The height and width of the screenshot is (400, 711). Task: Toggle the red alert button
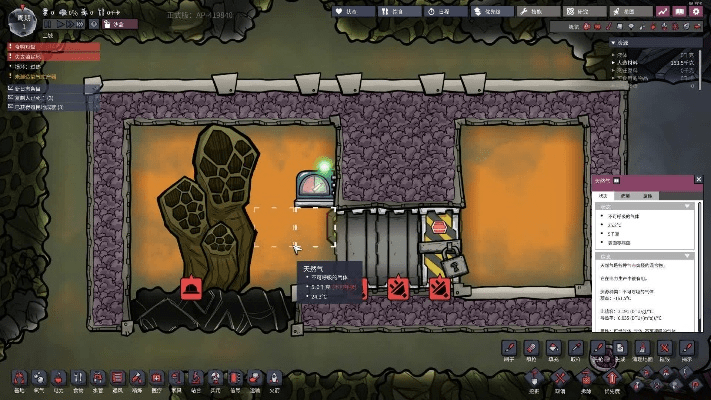tap(108, 22)
